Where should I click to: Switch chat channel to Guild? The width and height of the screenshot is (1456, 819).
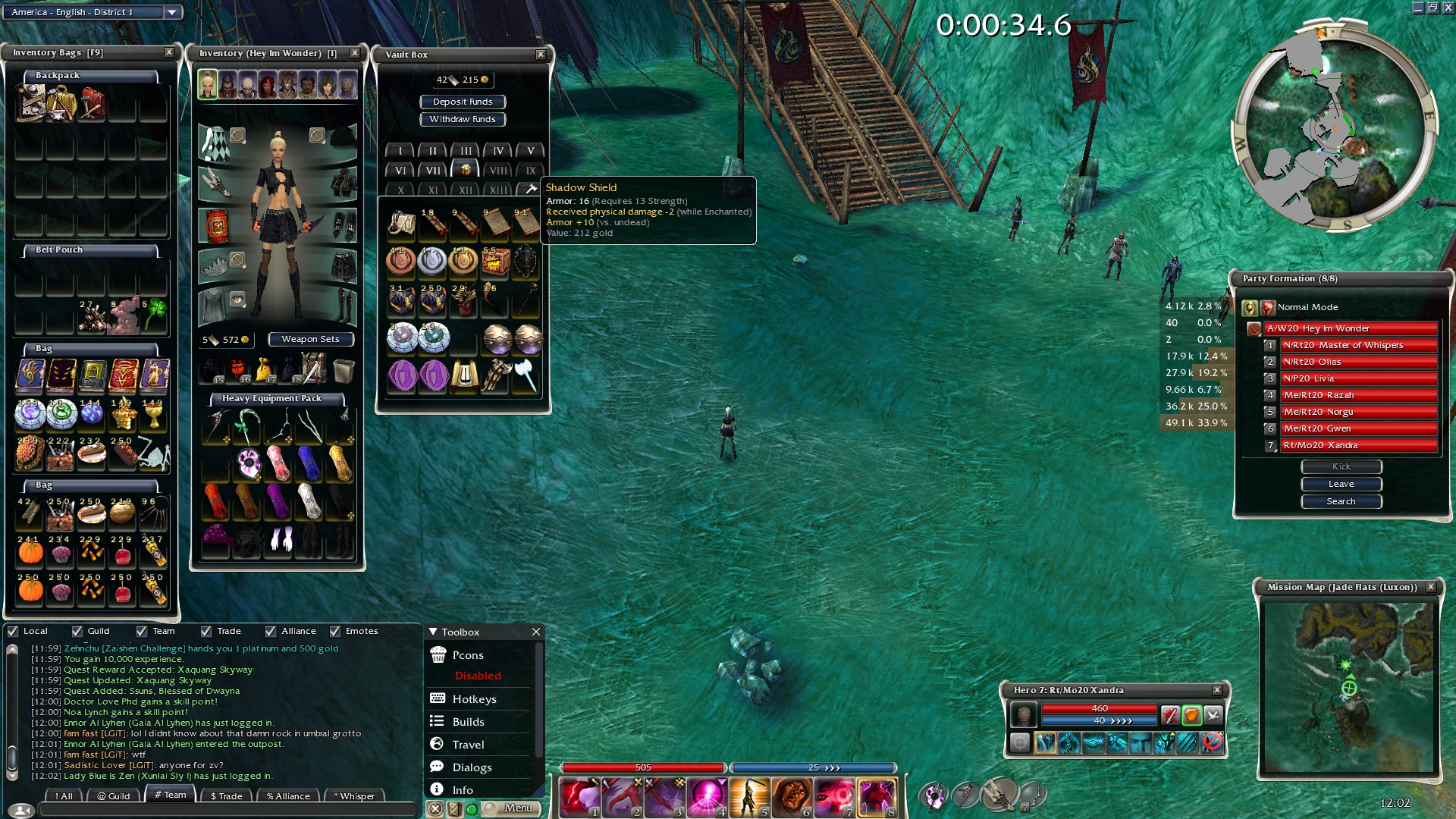114,795
